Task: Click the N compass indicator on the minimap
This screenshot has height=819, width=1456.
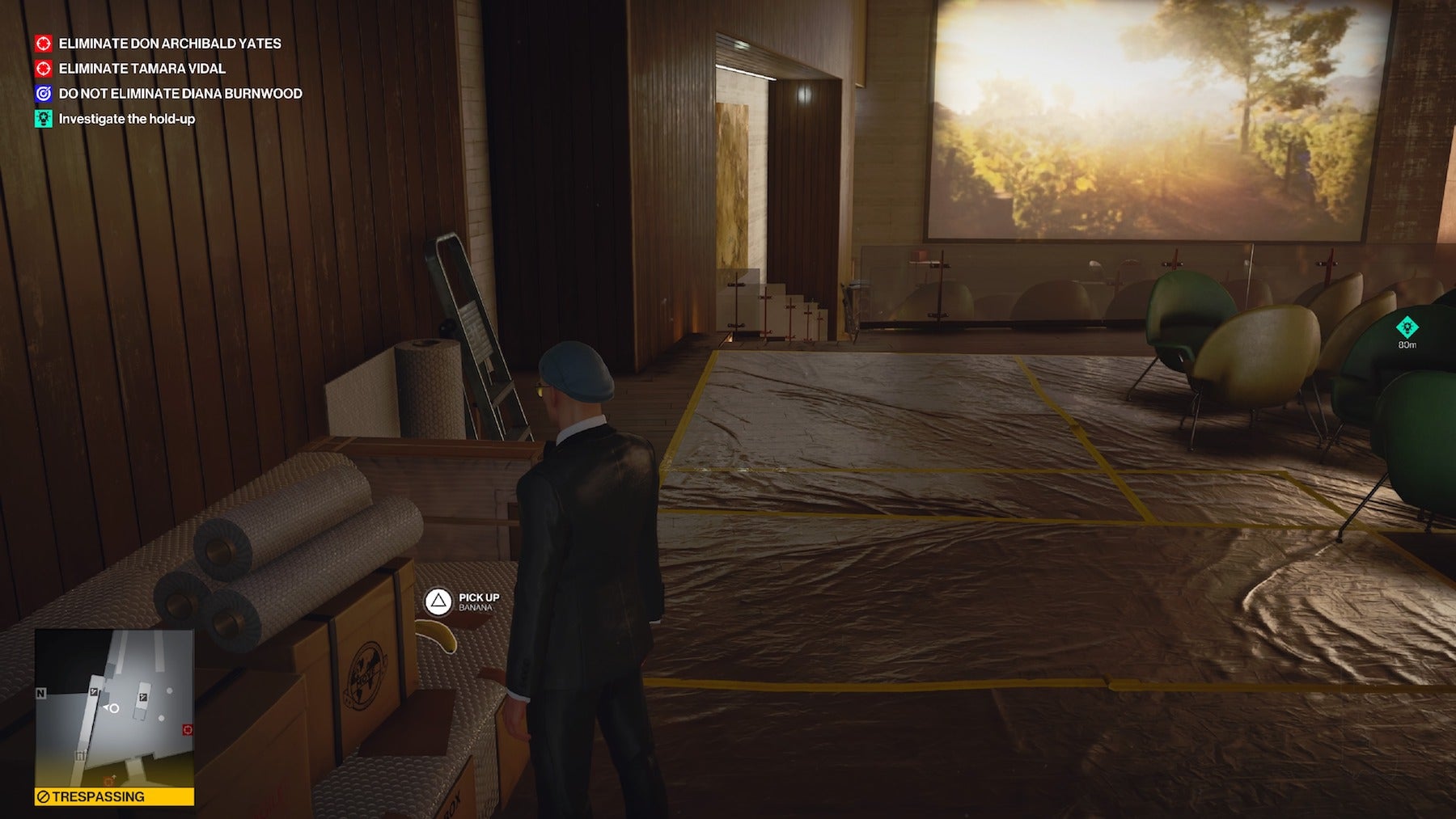Action: pos(41,693)
